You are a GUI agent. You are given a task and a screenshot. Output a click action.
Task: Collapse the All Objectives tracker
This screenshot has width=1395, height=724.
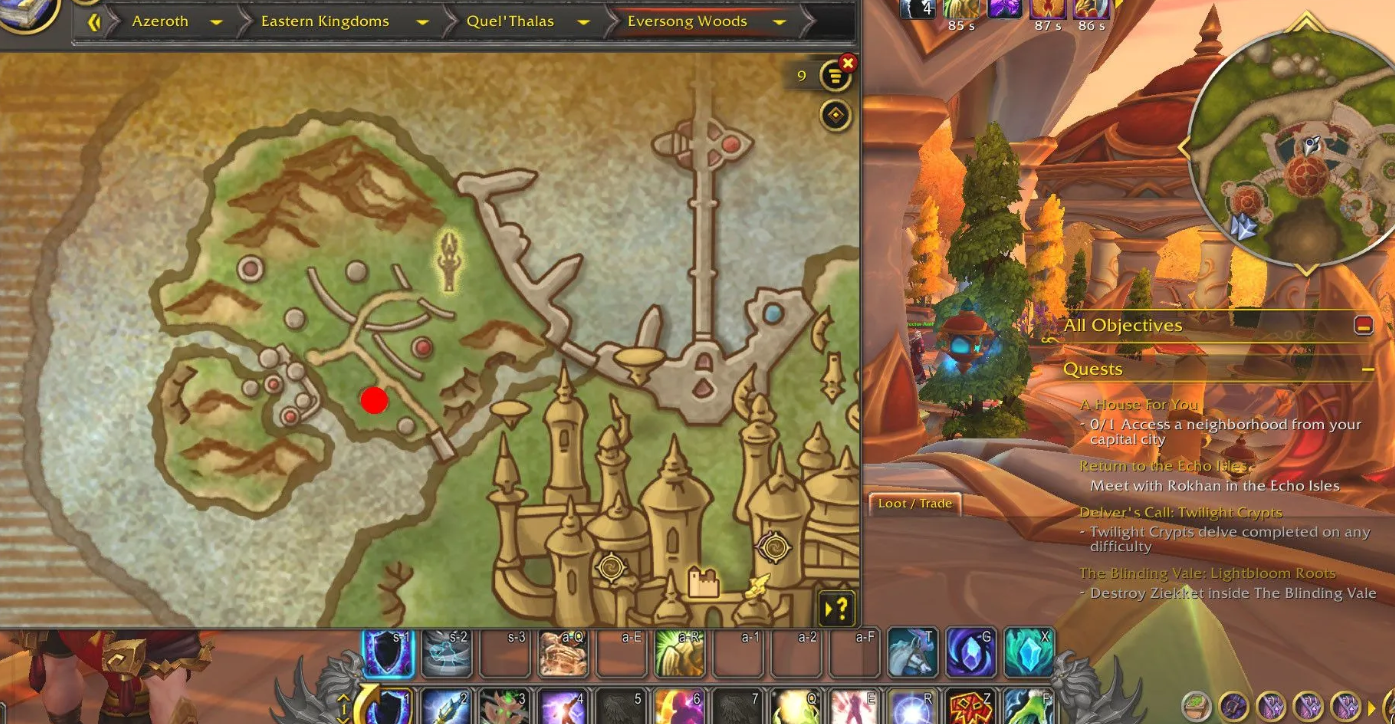click(1363, 325)
